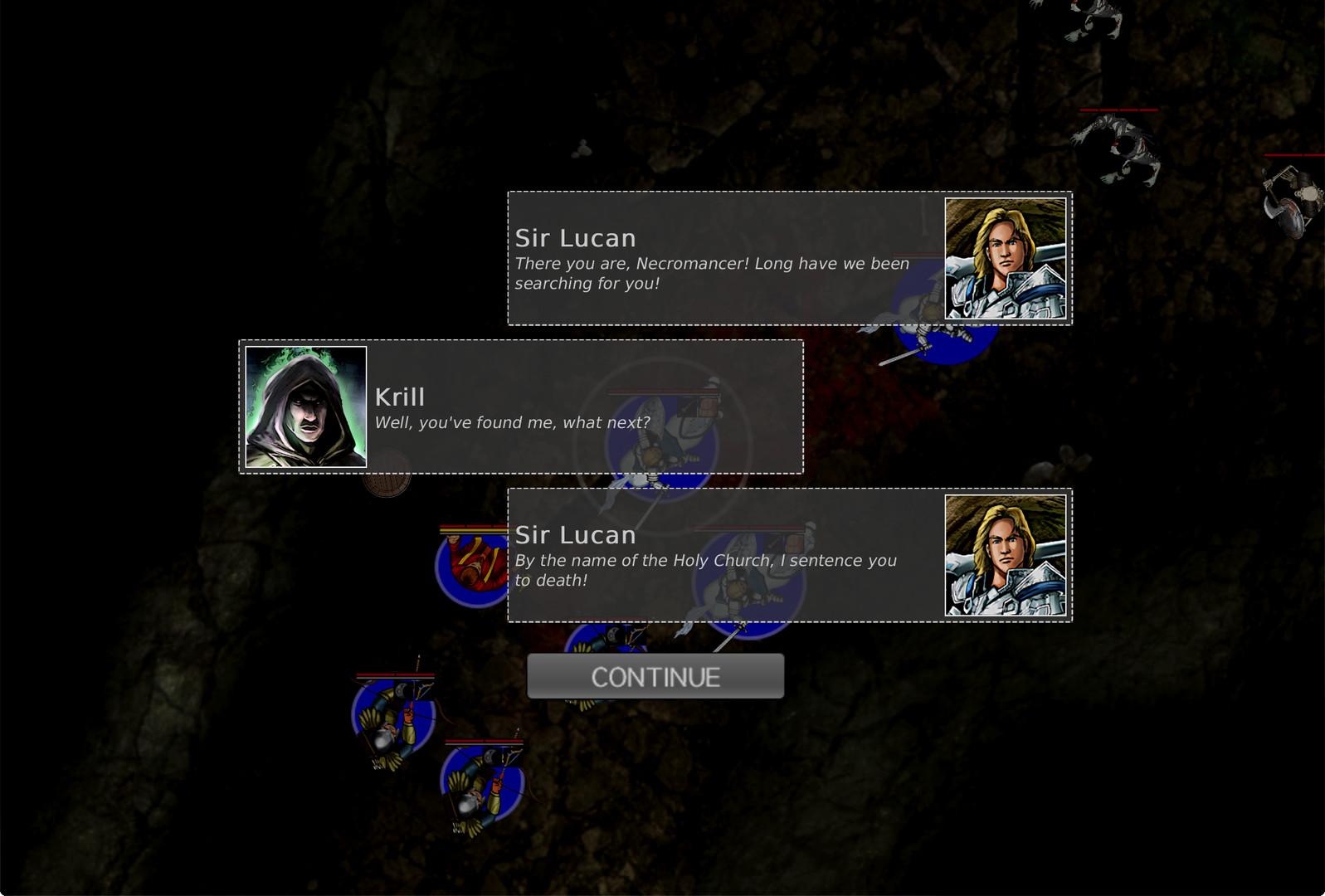Click the Sir Lucan name label in the top dialogue
The image size is (1325, 896).
pyautogui.click(x=576, y=238)
